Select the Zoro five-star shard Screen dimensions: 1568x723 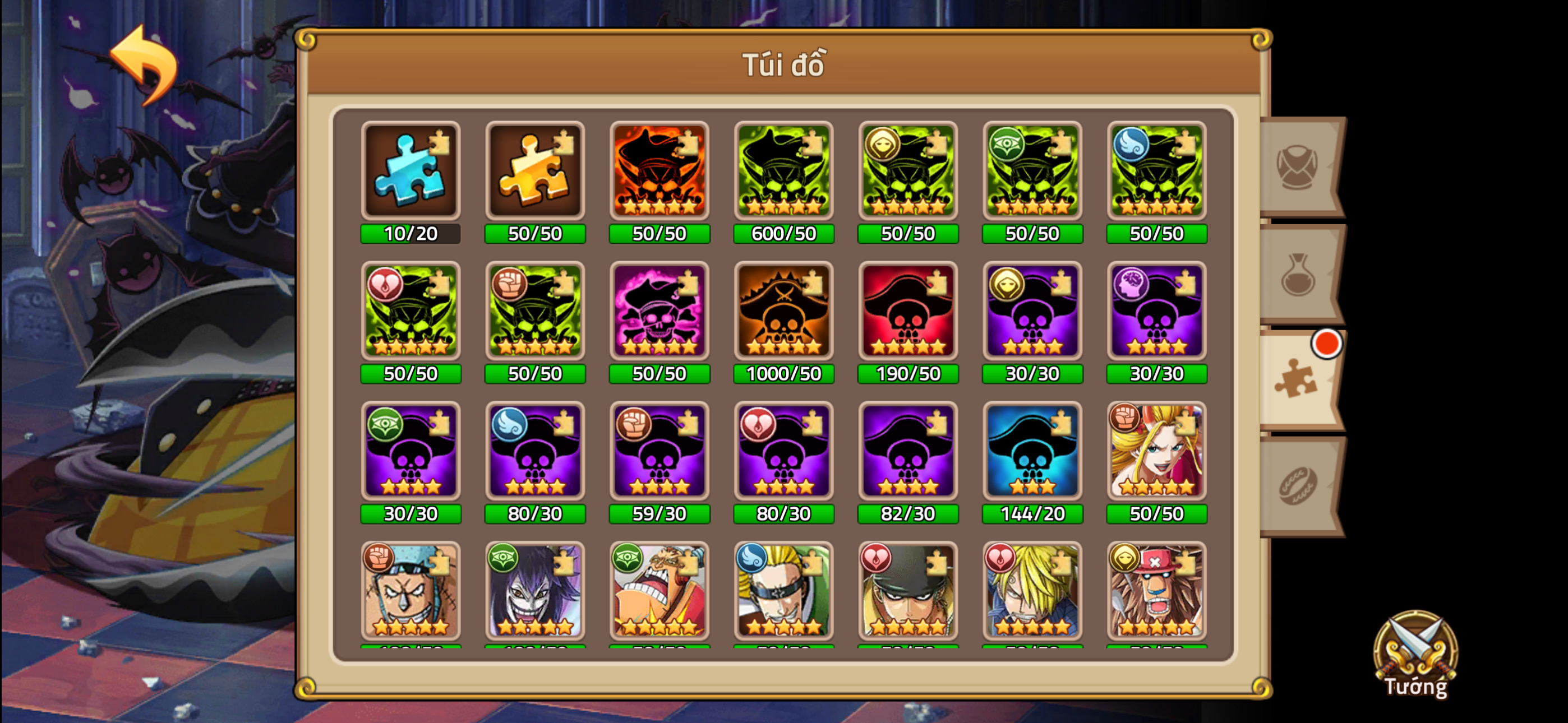pyautogui.click(x=908, y=594)
